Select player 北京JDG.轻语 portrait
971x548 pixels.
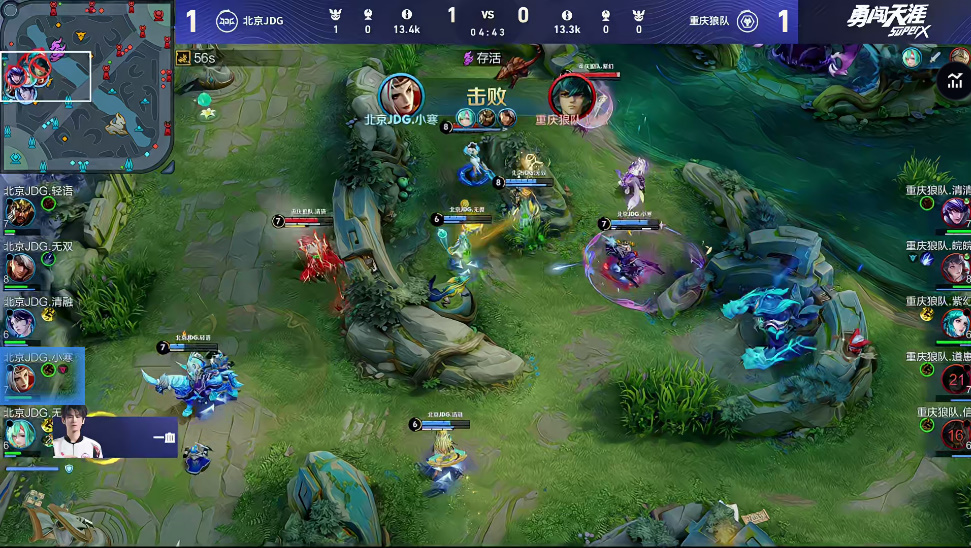click(19, 212)
